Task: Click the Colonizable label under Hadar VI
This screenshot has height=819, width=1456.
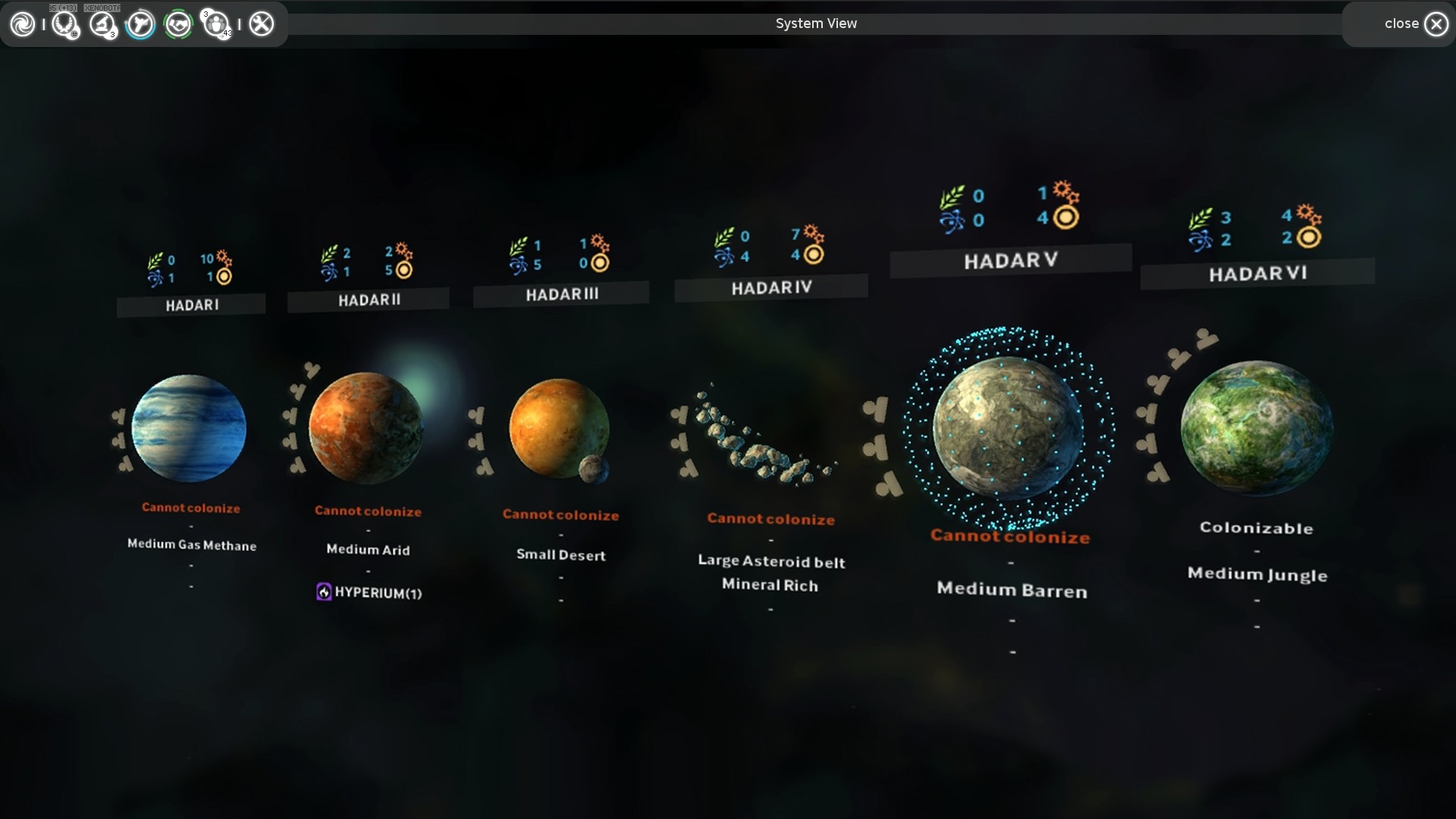Action: (x=1257, y=529)
